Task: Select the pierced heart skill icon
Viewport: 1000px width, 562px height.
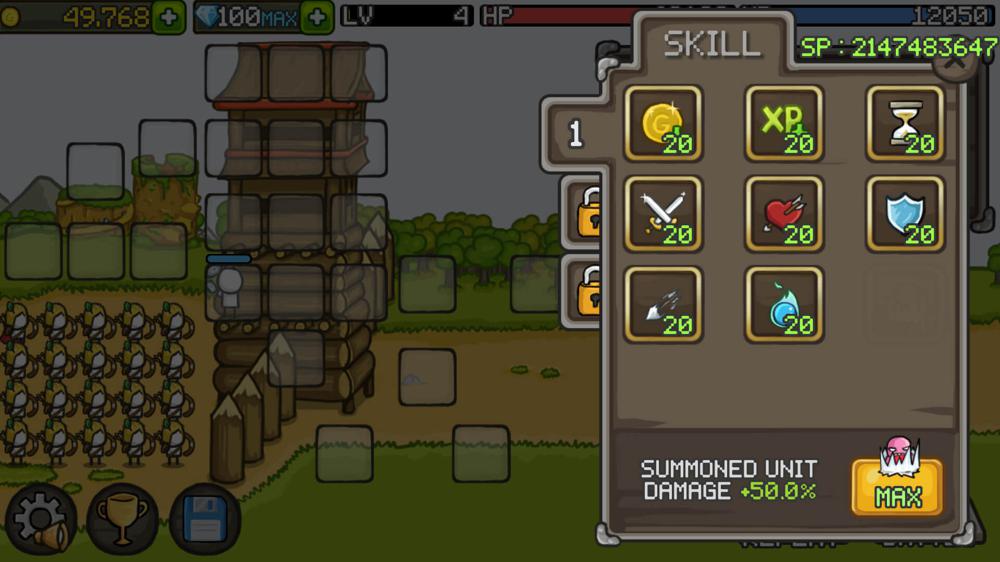Action: click(784, 213)
